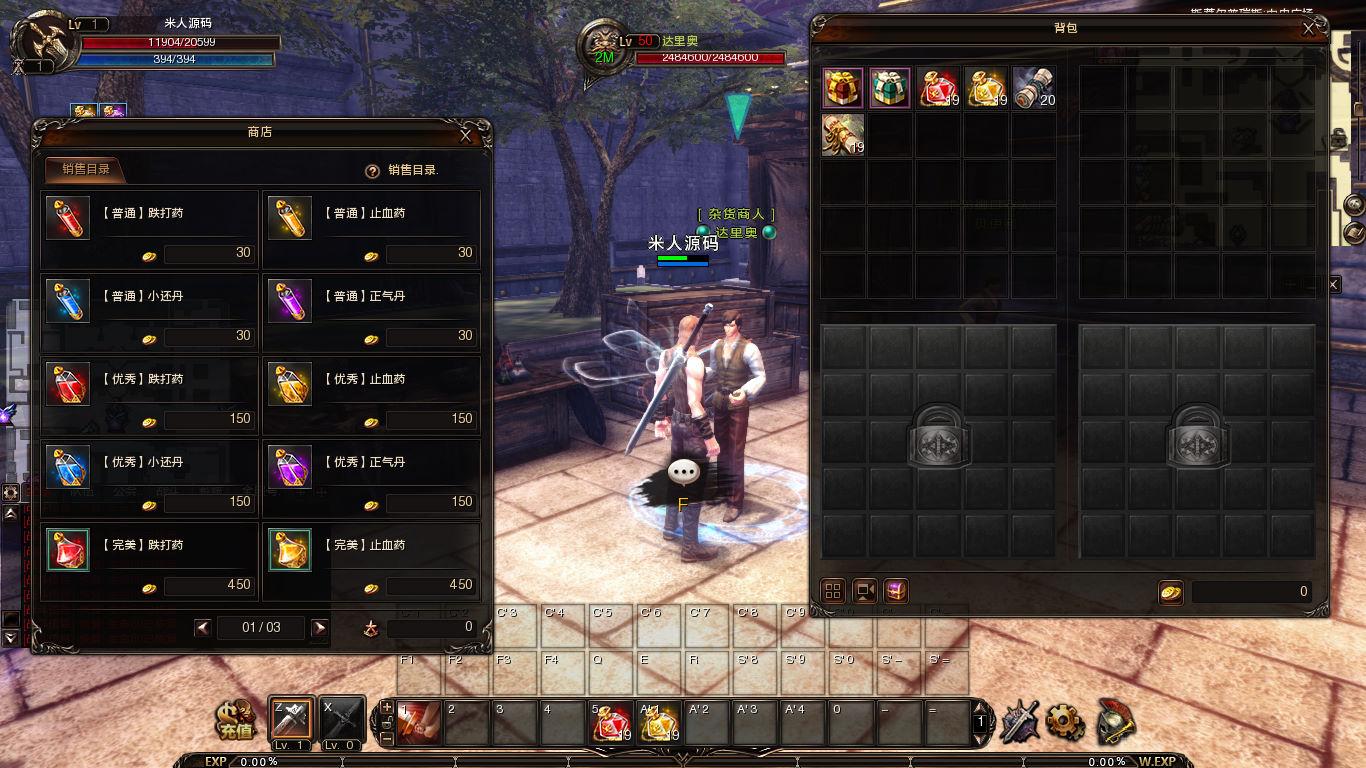Buy the 【普通】止血药 yellow potion

[x=290, y=218]
